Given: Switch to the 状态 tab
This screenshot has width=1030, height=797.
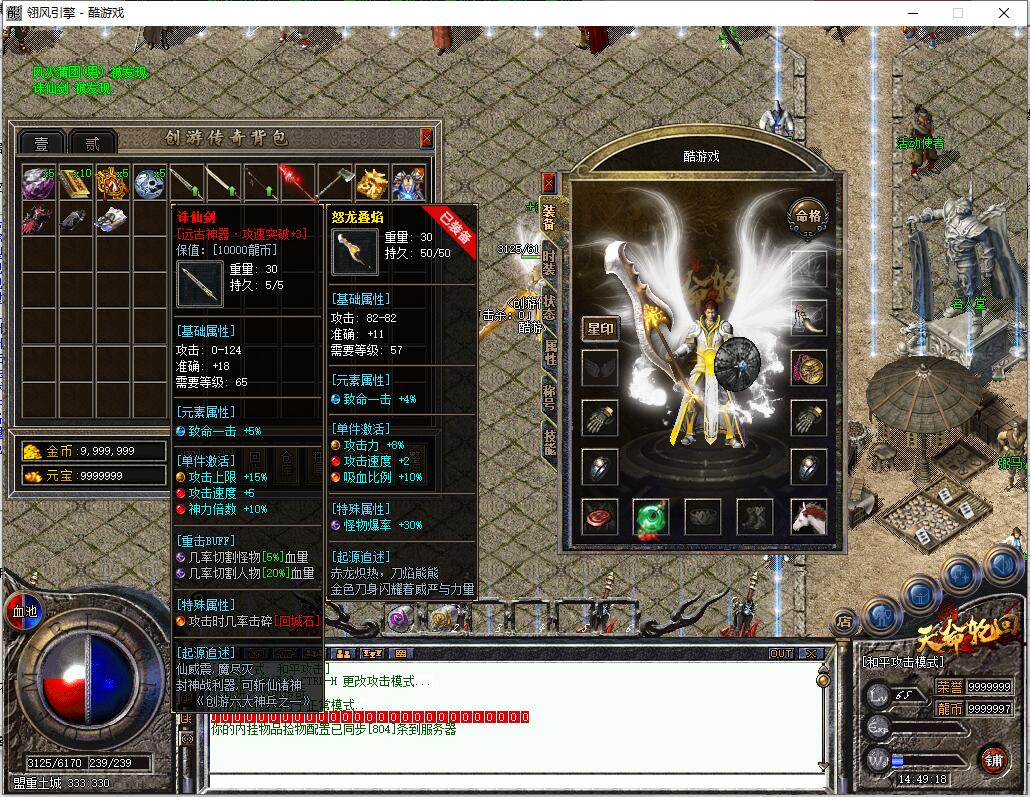Looking at the screenshot, I should [549, 307].
